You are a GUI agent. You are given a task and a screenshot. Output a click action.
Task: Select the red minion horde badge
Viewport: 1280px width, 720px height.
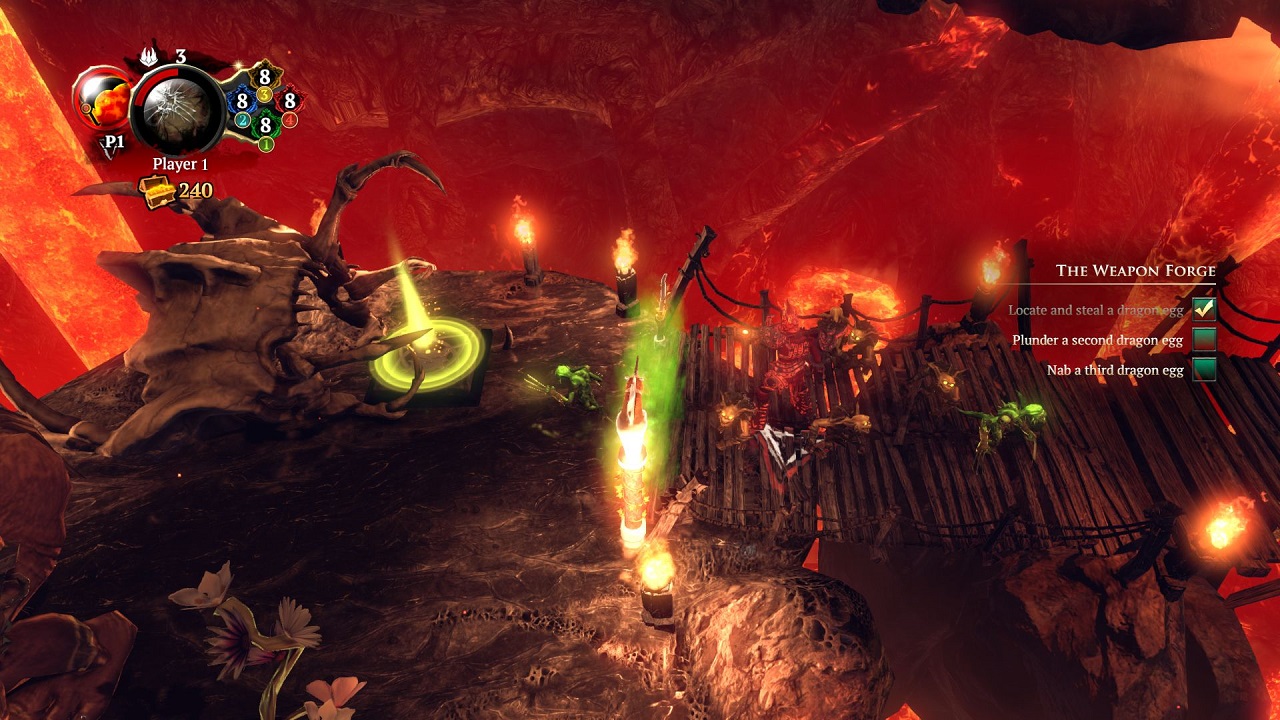pyautogui.click(x=289, y=101)
